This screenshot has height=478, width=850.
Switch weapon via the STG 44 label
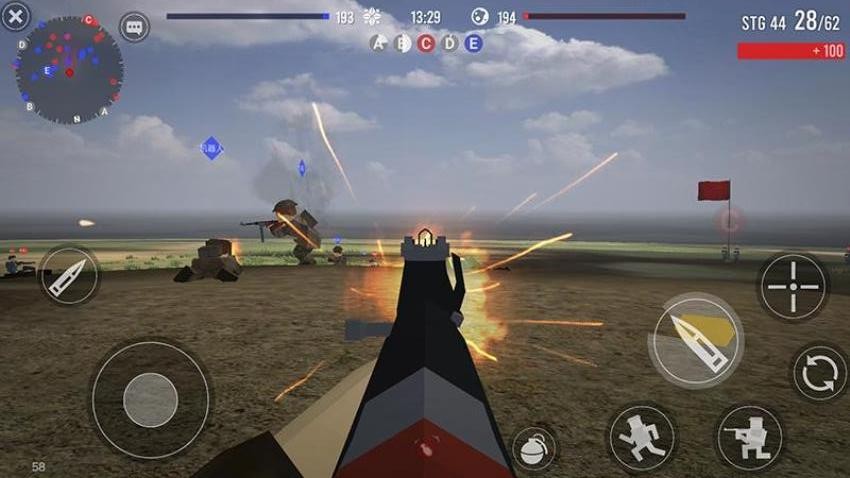click(763, 23)
